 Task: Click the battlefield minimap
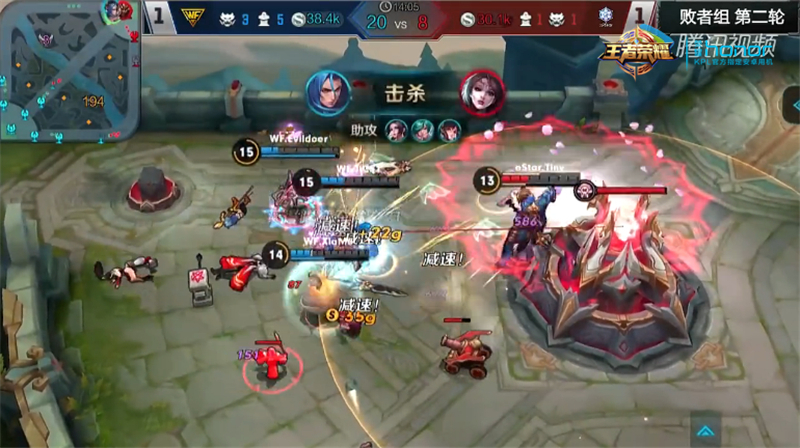point(68,70)
